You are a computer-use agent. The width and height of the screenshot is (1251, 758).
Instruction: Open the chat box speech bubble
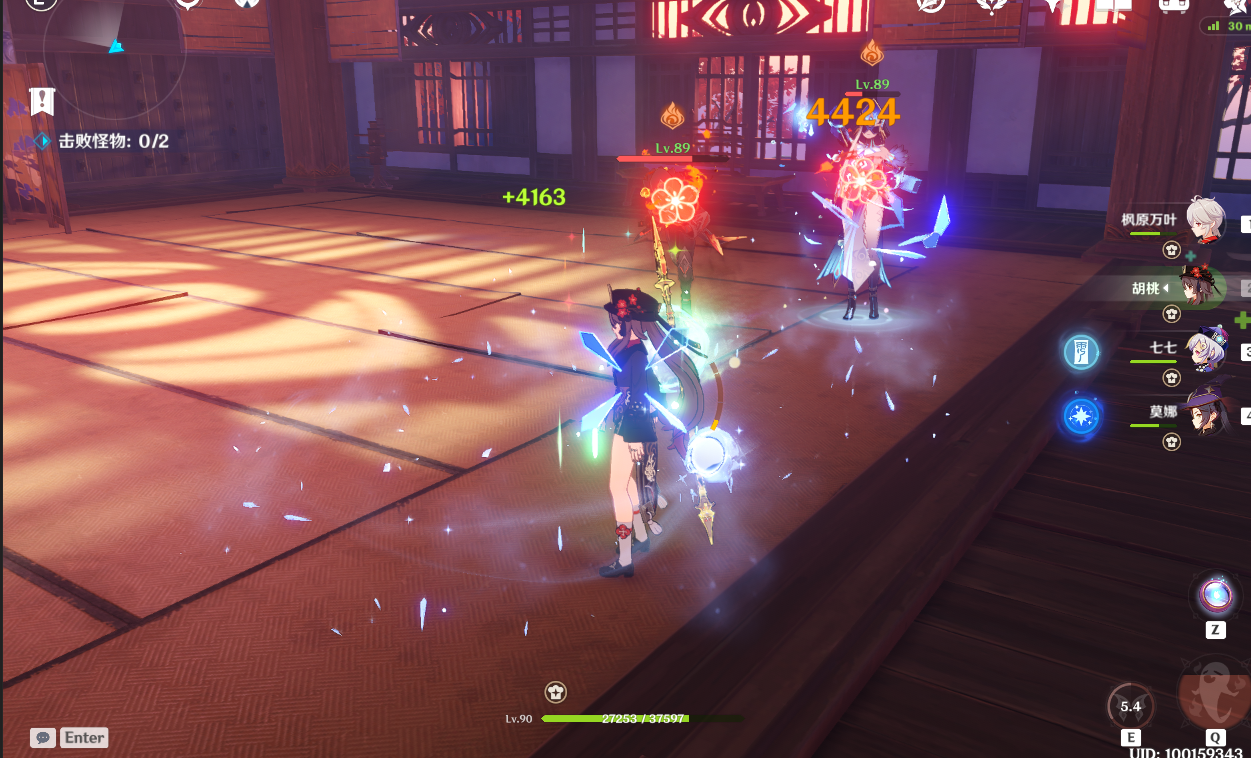[42, 738]
